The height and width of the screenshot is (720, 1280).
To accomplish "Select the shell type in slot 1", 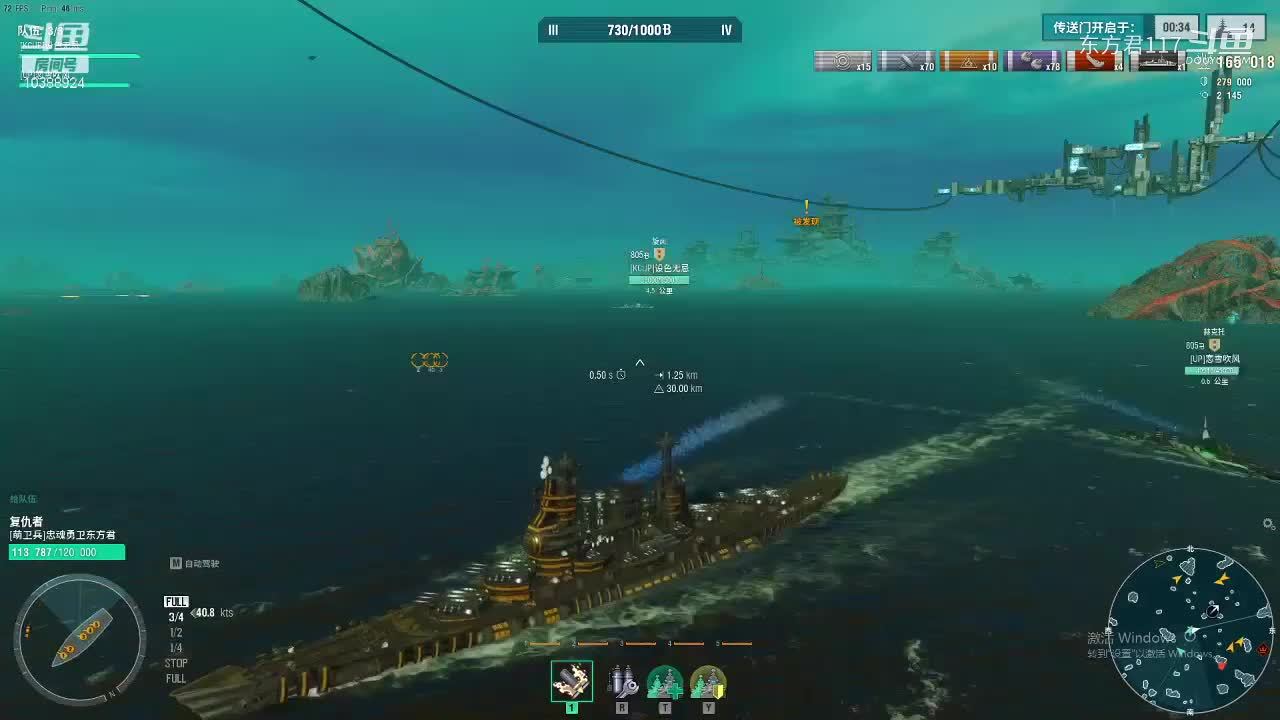I will click(x=572, y=681).
